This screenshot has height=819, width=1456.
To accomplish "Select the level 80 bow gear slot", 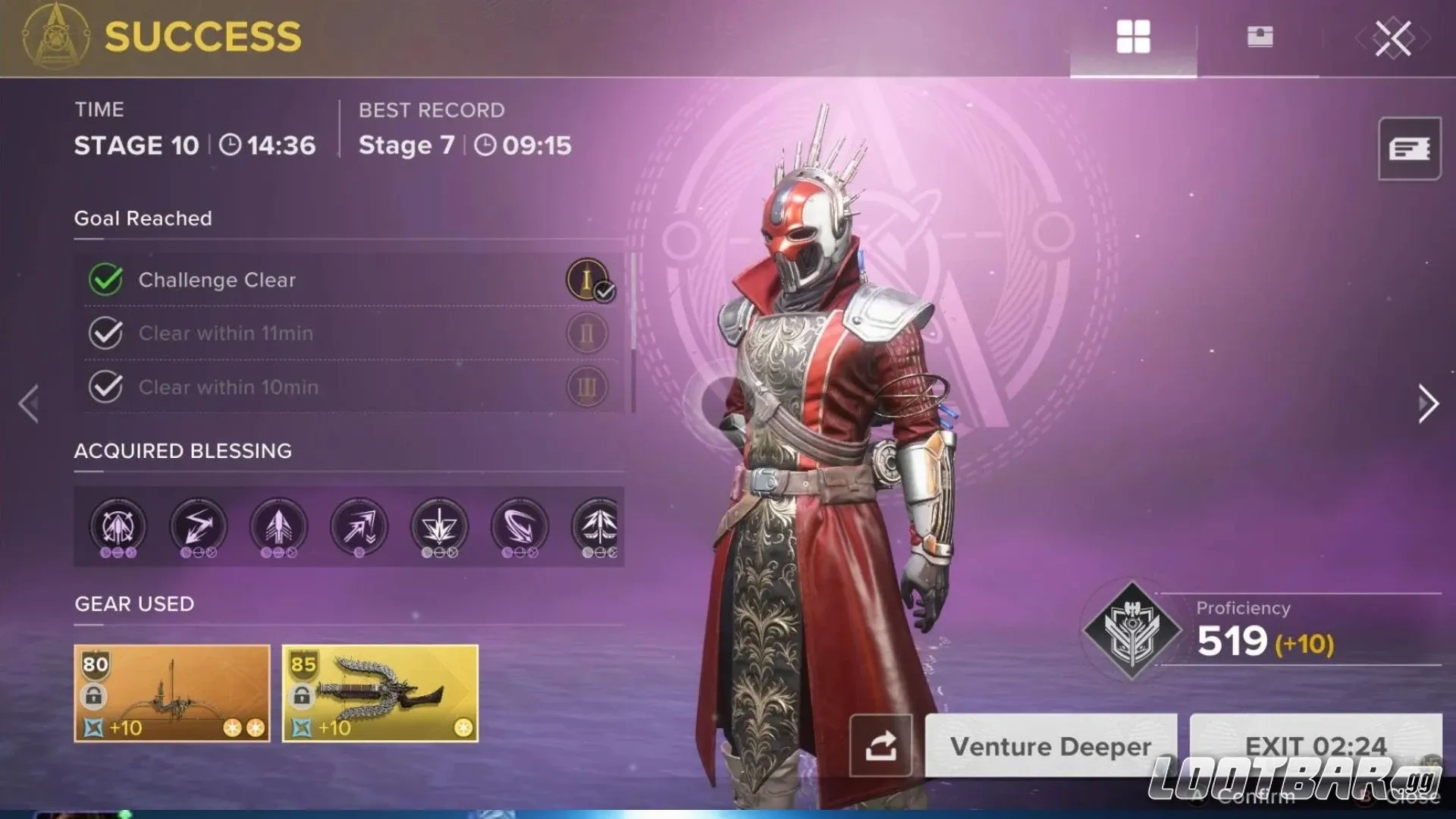I will tap(172, 693).
